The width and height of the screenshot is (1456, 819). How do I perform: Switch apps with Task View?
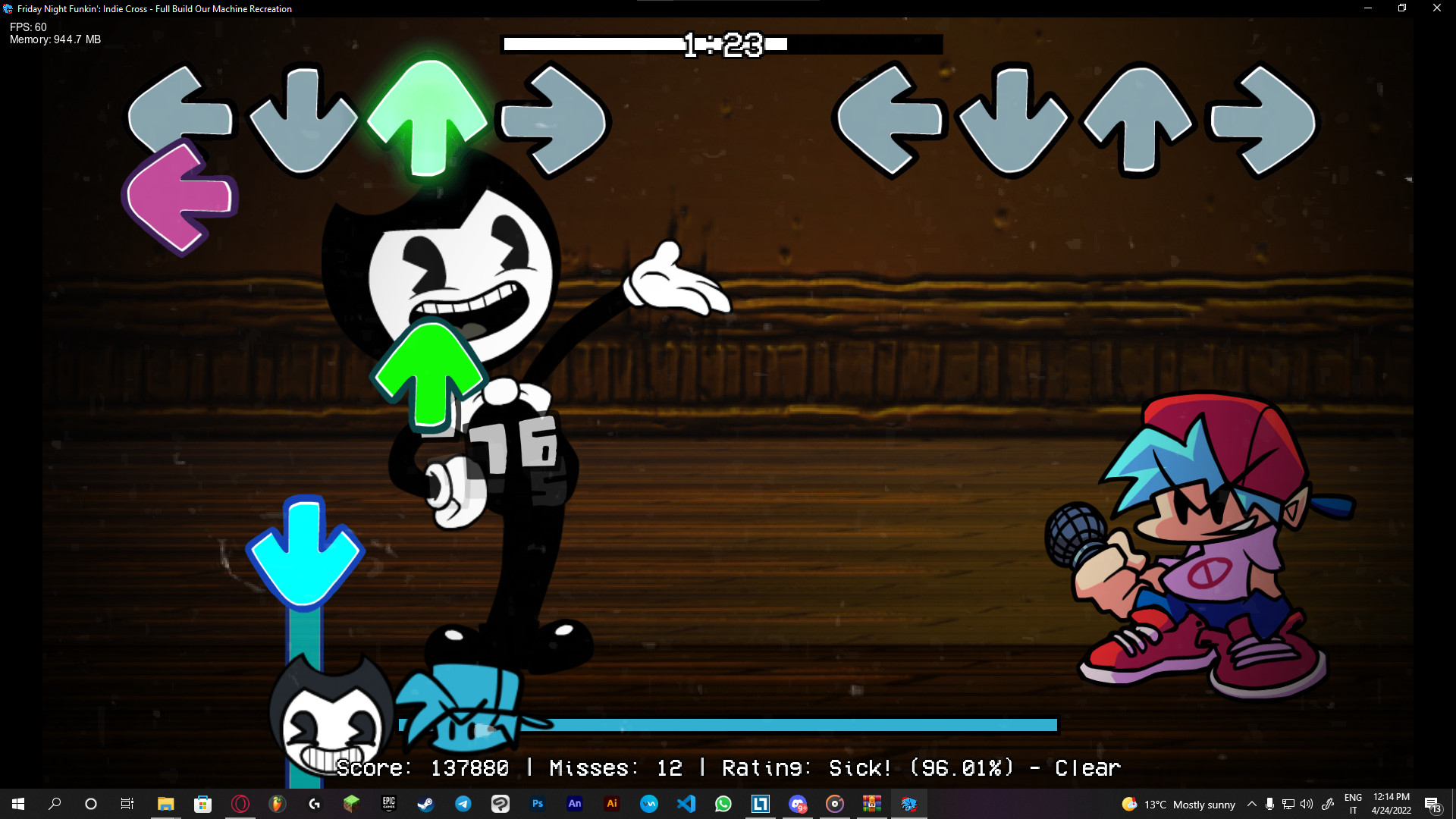tap(127, 804)
